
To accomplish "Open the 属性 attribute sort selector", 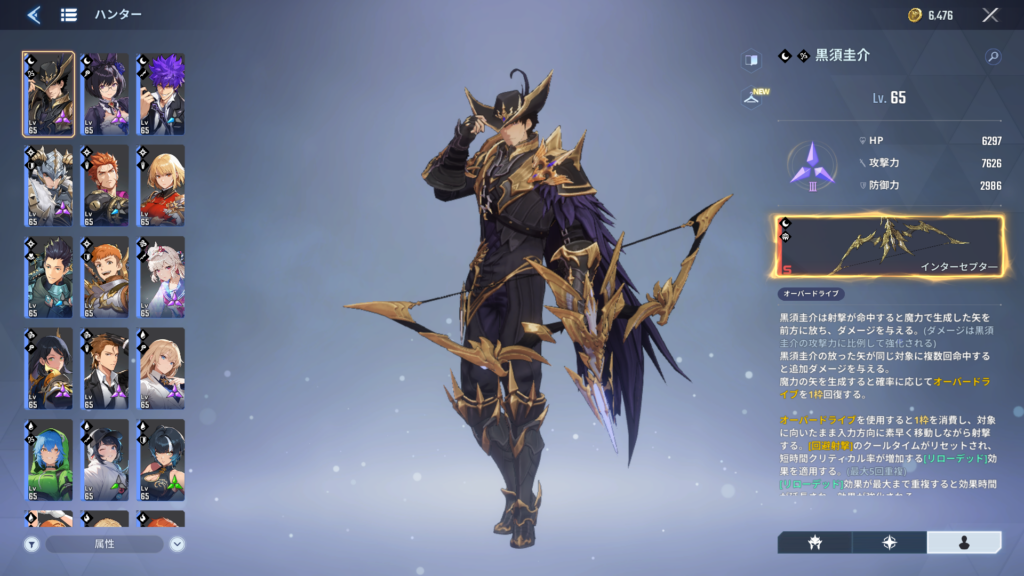I will click(104, 544).
